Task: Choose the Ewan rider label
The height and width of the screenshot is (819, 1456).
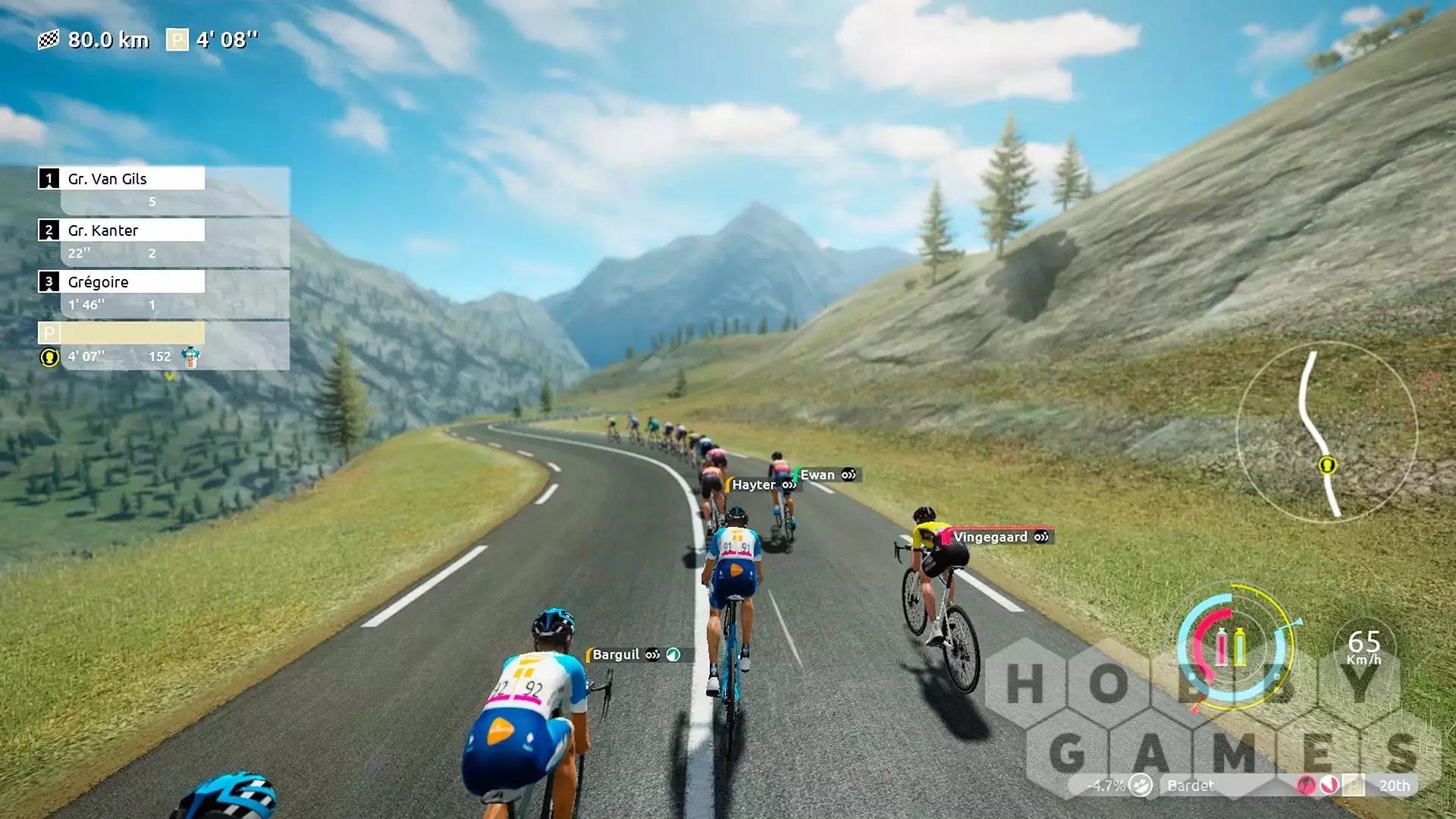Action: [817, 475]
